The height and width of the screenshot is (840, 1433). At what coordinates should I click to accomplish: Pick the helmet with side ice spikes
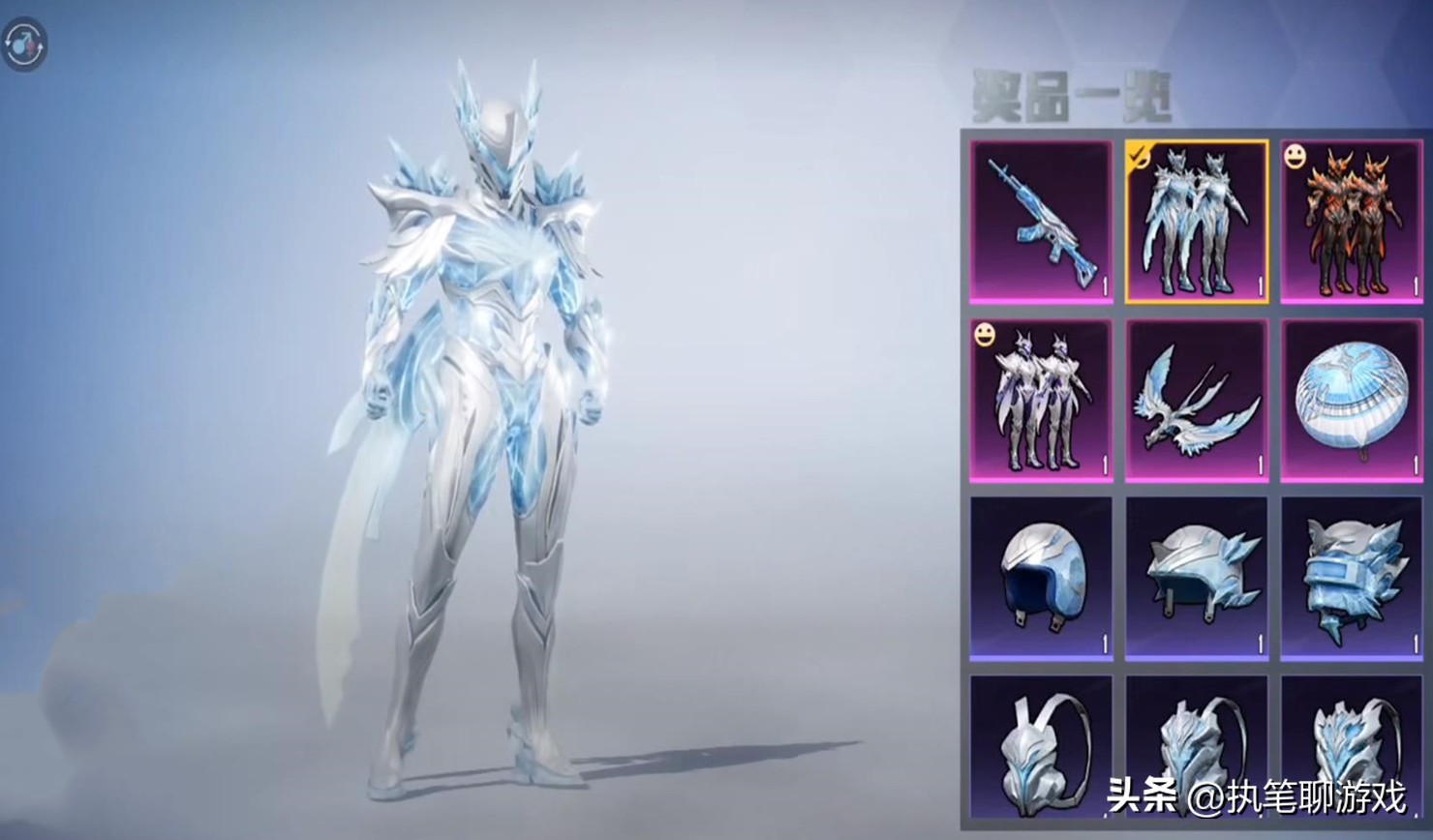[x=1196, y=578]
